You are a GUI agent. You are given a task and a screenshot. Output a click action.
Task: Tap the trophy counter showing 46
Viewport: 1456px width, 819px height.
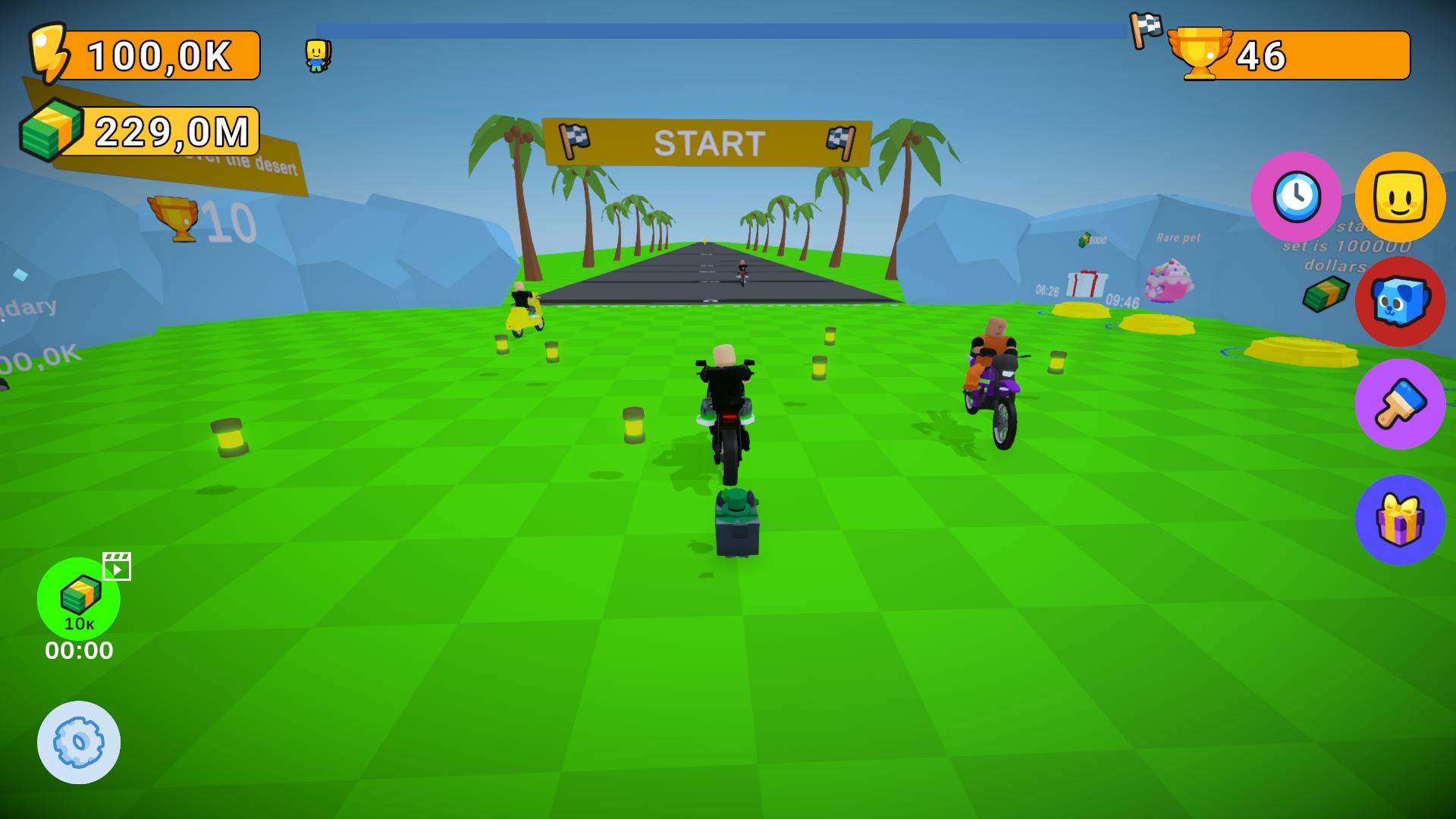coord(1260,55)
